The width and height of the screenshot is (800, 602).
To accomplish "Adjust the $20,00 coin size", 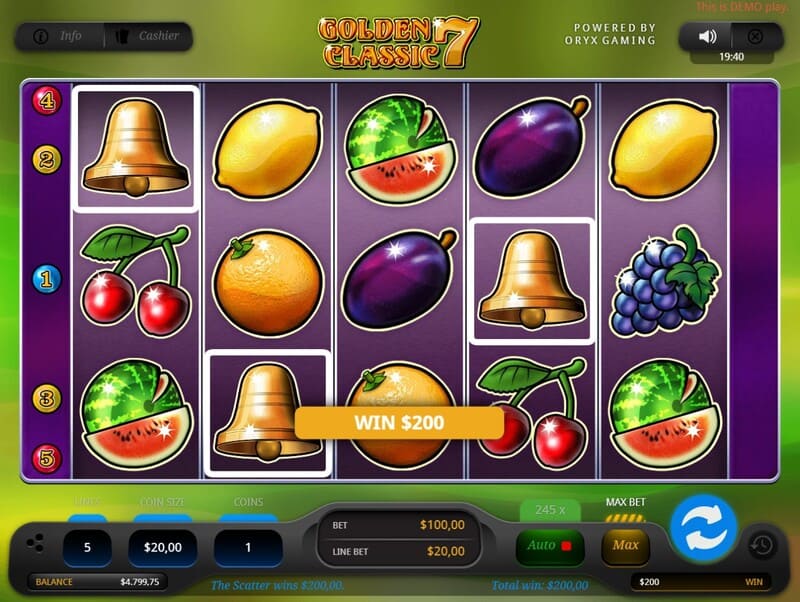I will (162, 547).
